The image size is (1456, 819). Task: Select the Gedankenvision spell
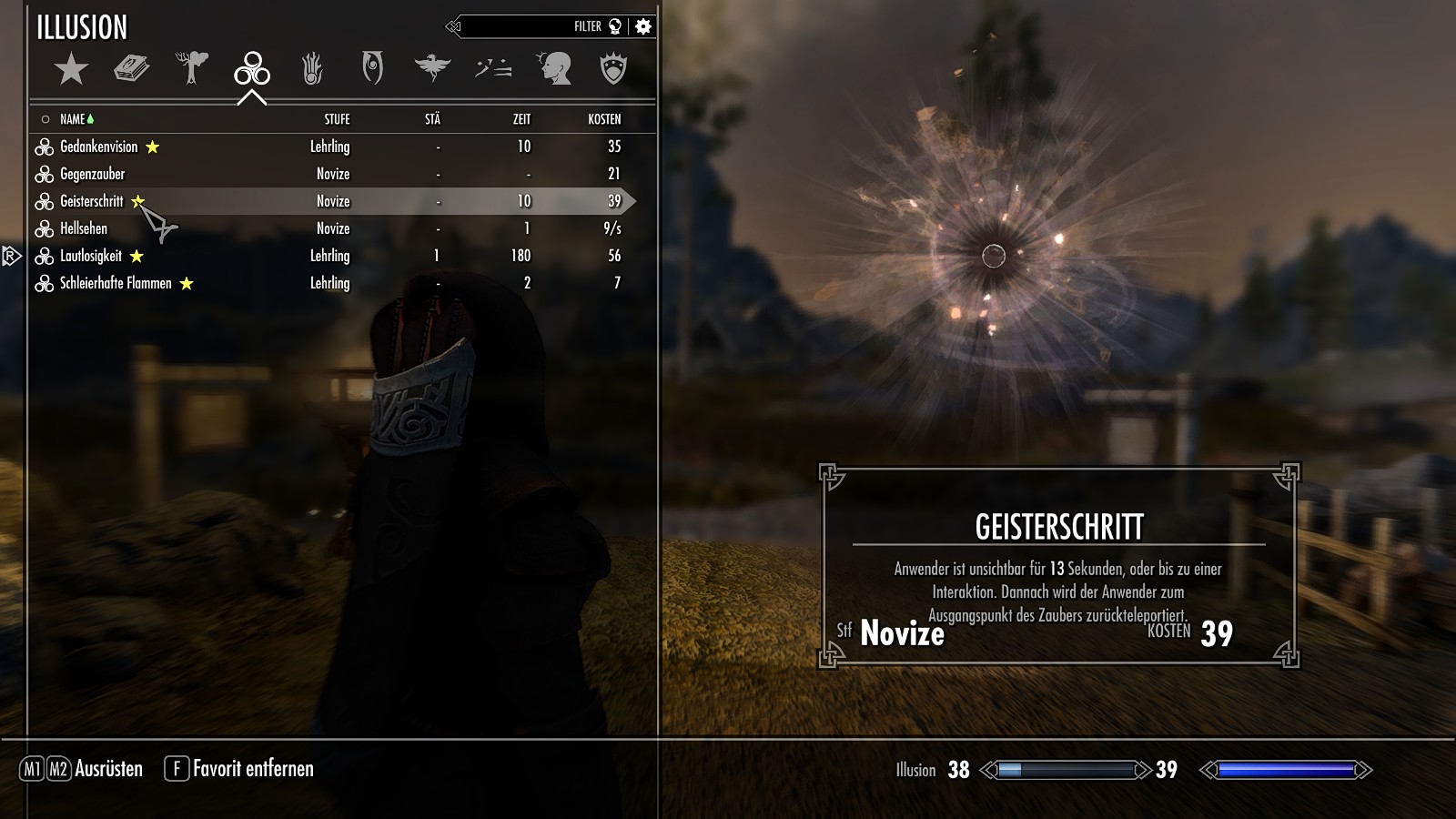[99, 147]
